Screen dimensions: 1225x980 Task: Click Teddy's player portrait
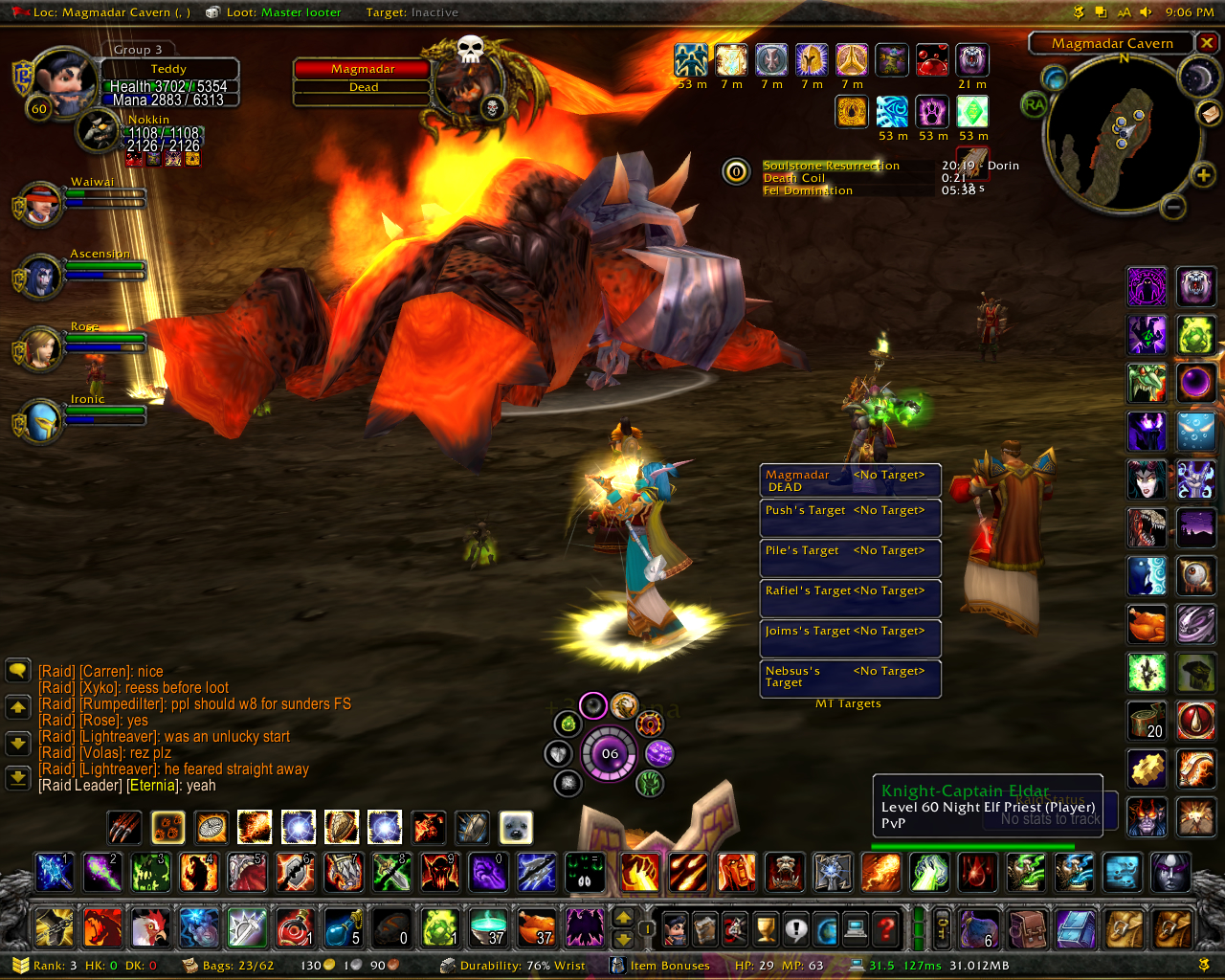tap(62, 83)
